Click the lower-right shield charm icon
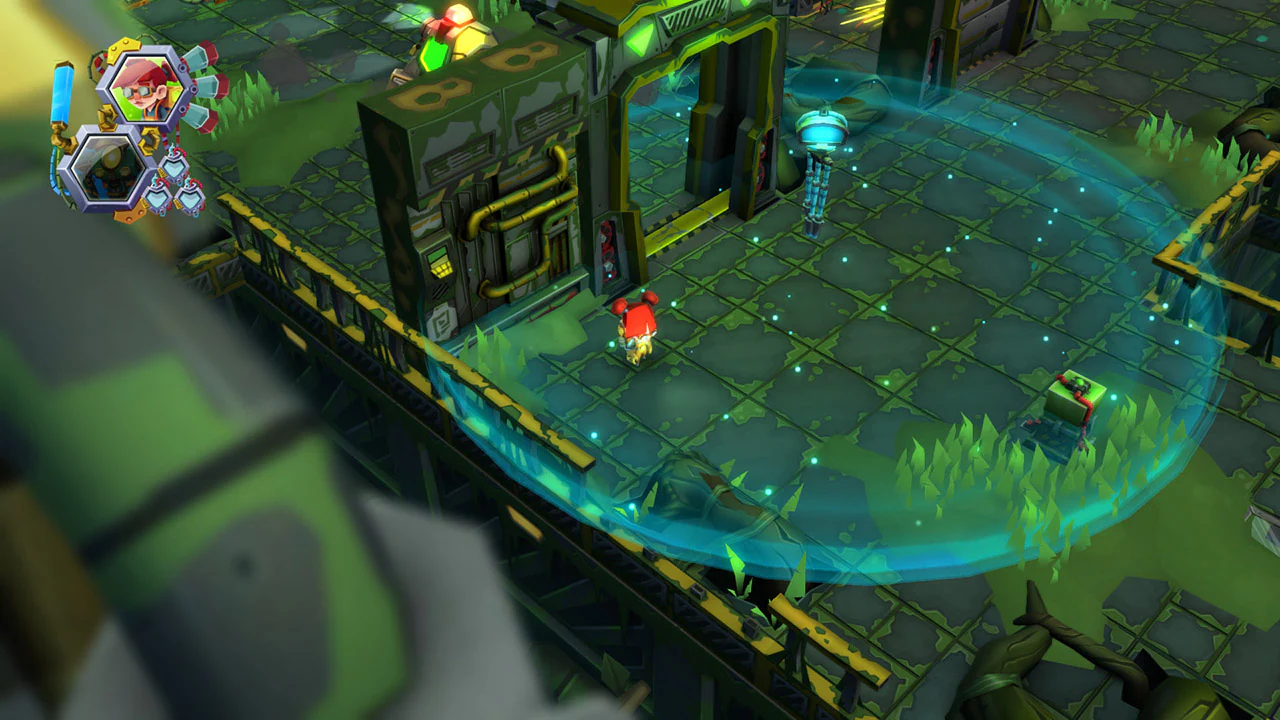 [190, 200]
